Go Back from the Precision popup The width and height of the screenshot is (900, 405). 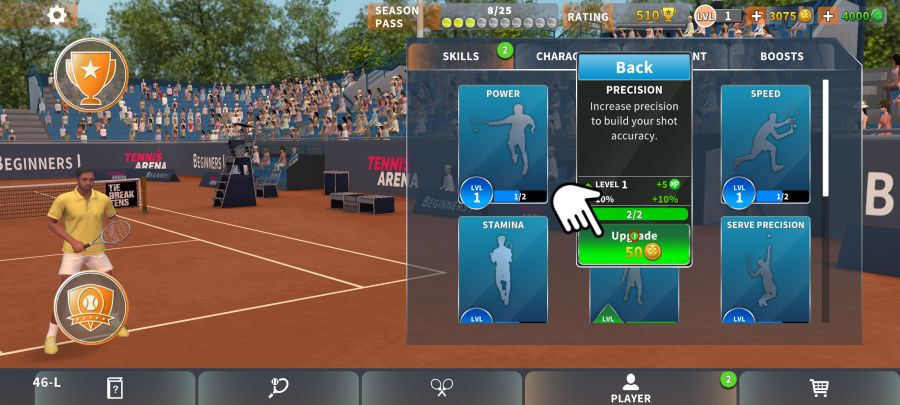click(634, 68)
